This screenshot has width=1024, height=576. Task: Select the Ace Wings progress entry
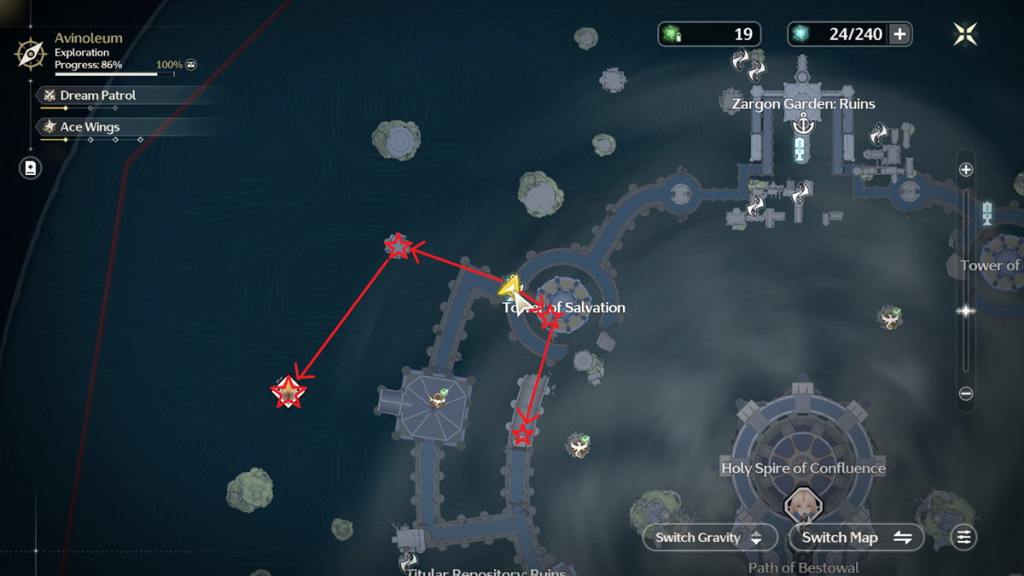click(x=90, y=127)
